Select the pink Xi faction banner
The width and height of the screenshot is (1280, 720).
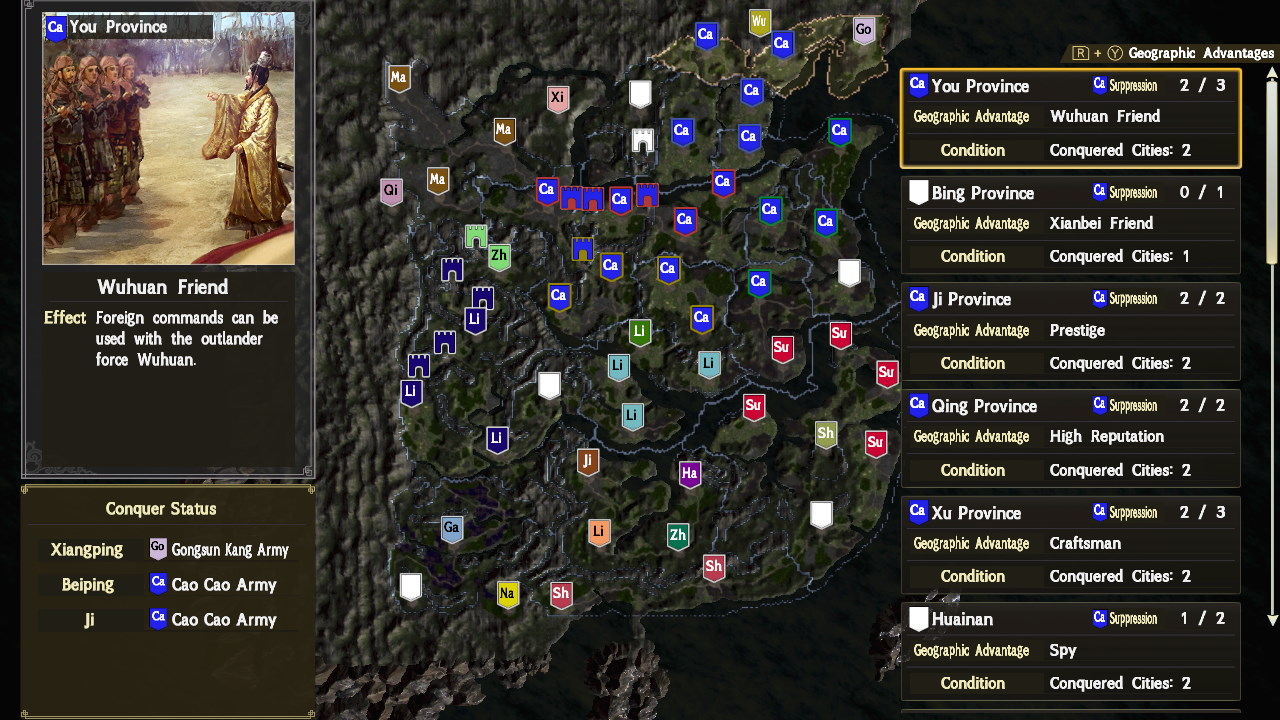point(557,97)
